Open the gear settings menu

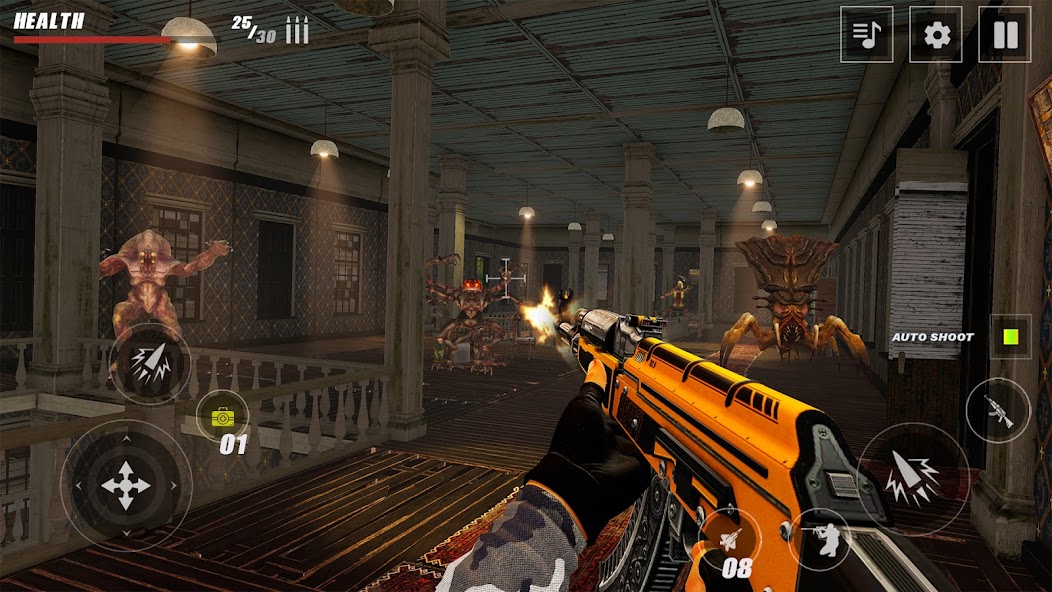[936, 35]
